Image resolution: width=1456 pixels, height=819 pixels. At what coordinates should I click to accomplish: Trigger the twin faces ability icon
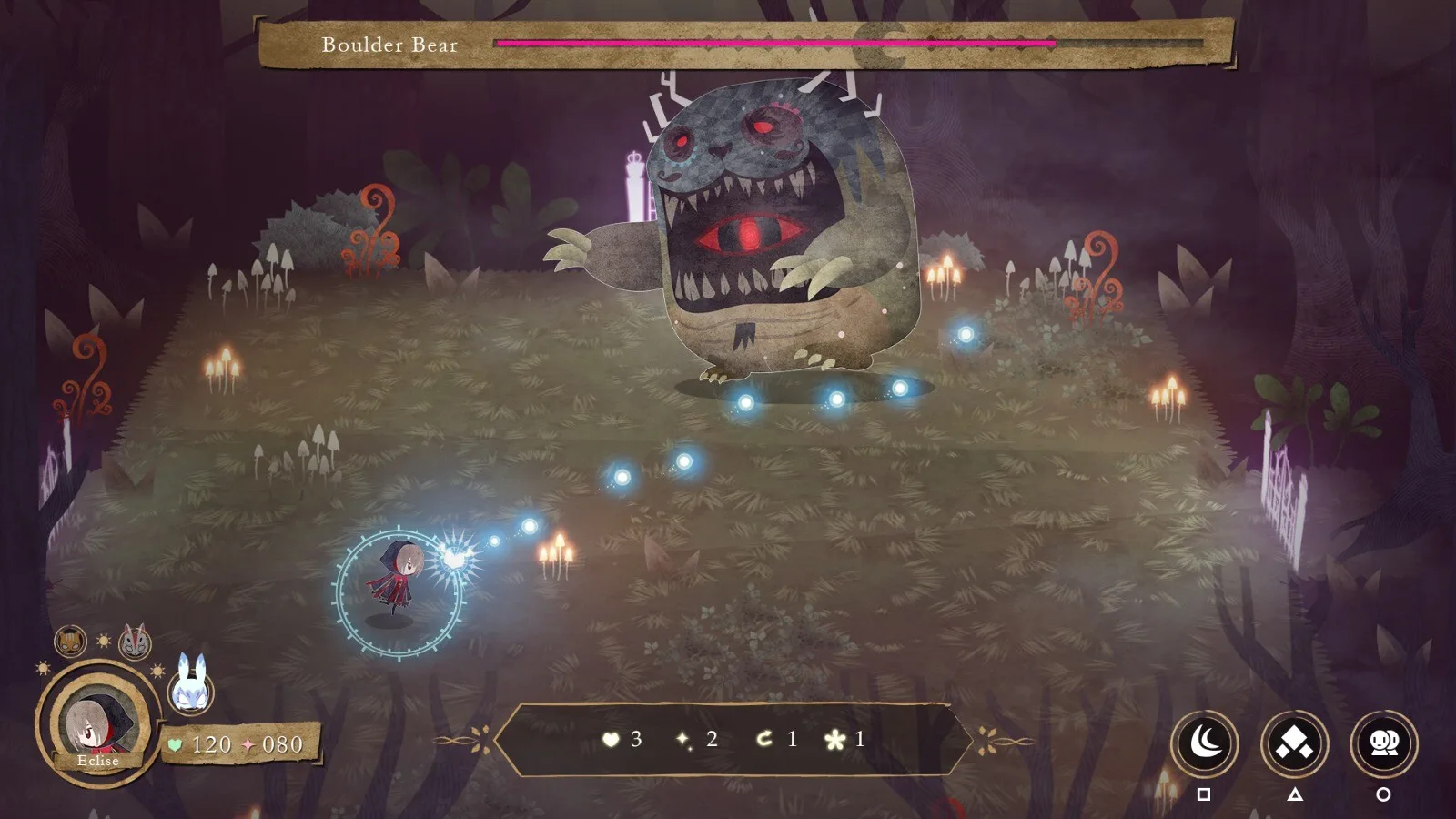click(x=1383, y=743)
